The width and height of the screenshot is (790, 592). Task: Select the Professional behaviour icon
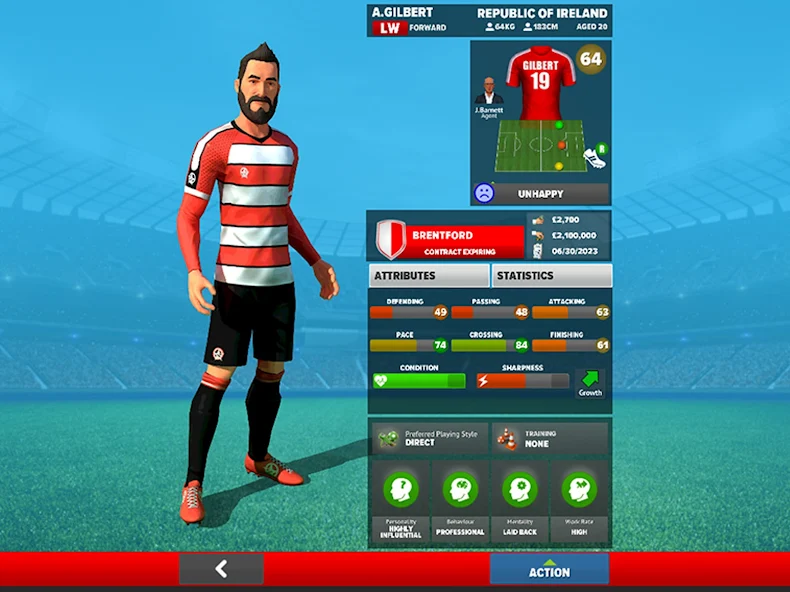pos(460,489)
